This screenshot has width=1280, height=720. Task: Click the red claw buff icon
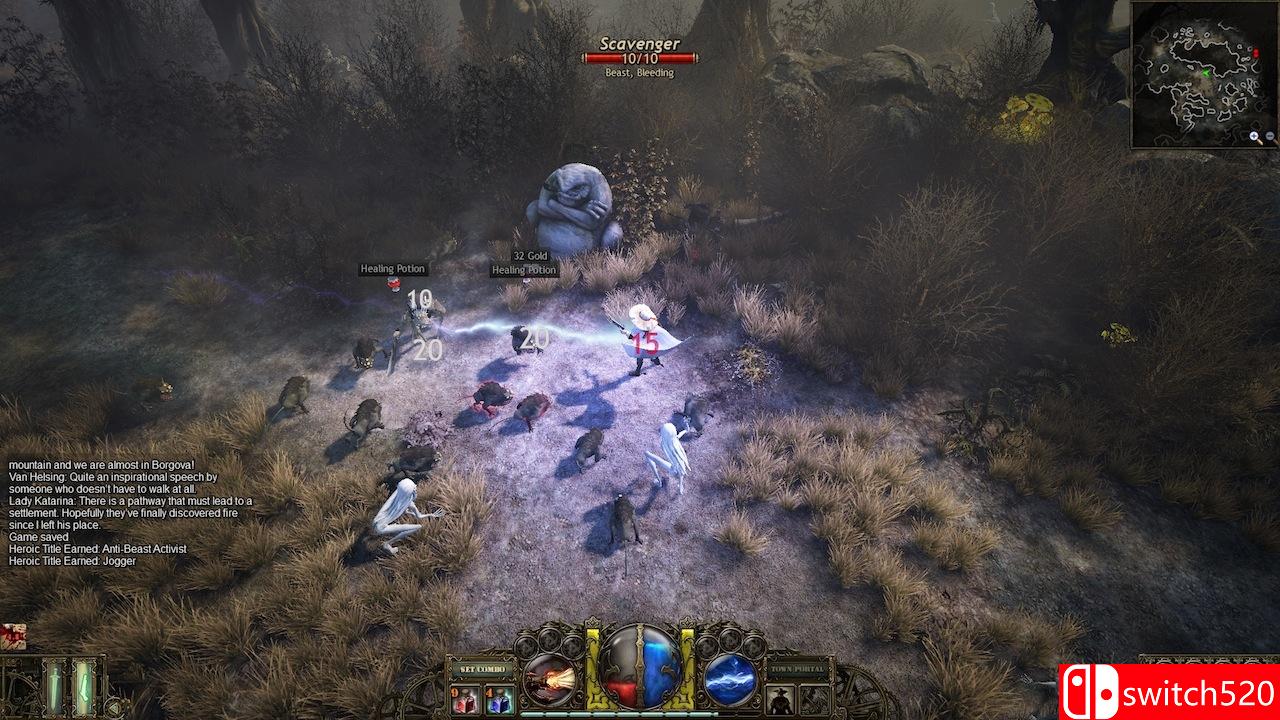pyautogui.click(x=13, y=637)
